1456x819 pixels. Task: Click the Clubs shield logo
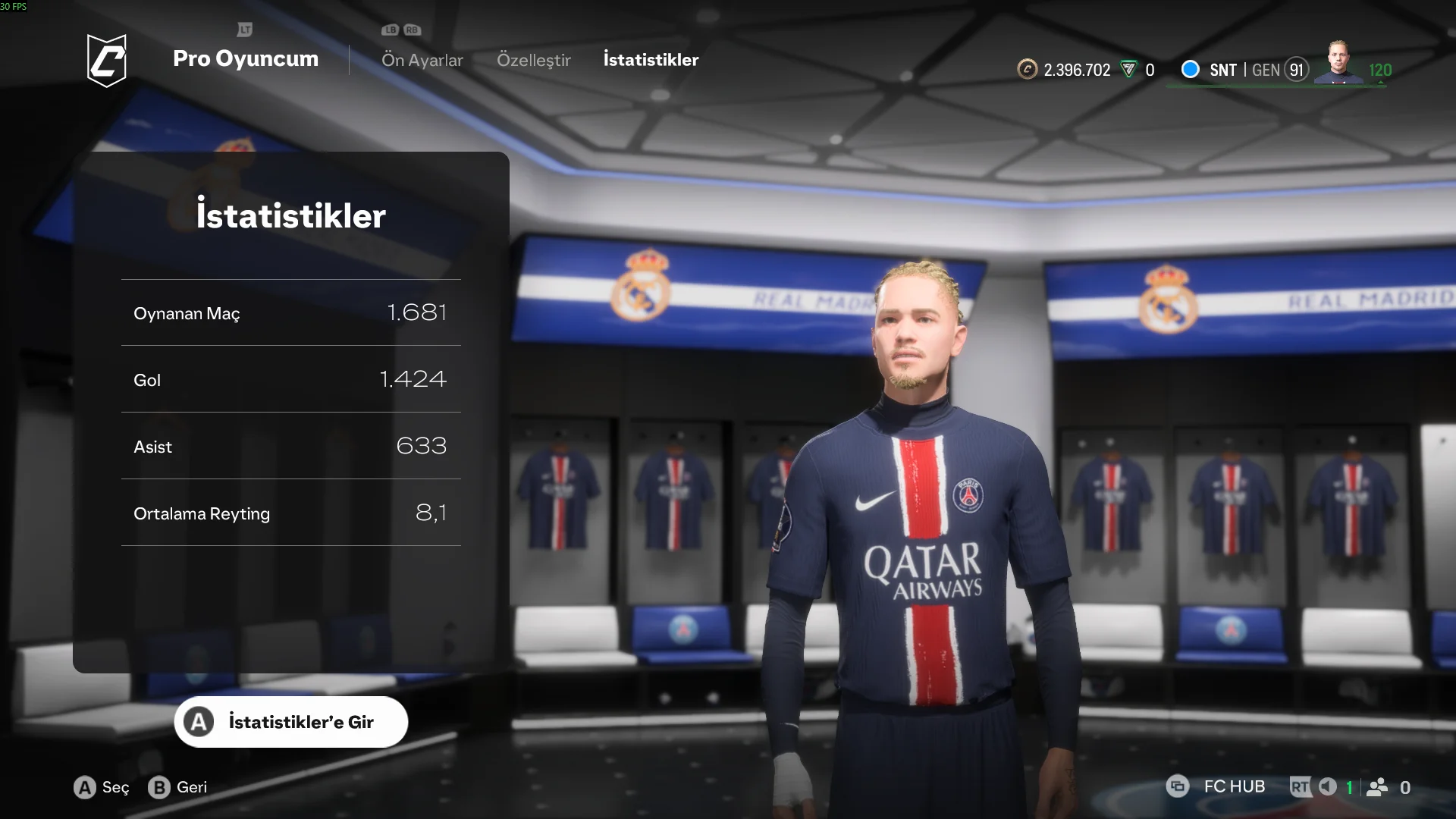107,61
